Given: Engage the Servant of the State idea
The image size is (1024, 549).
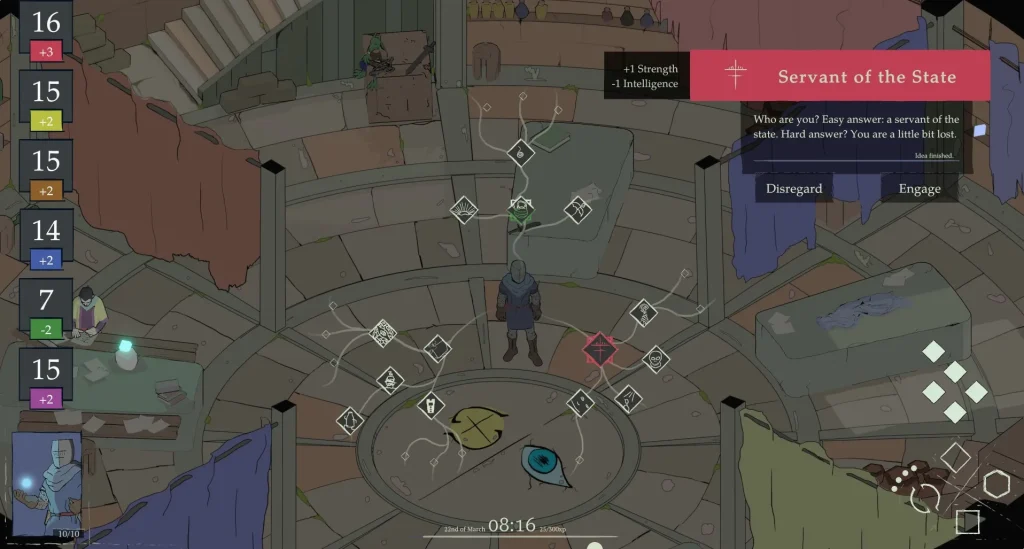Looking at the screenshot, I should coord(919,188).
